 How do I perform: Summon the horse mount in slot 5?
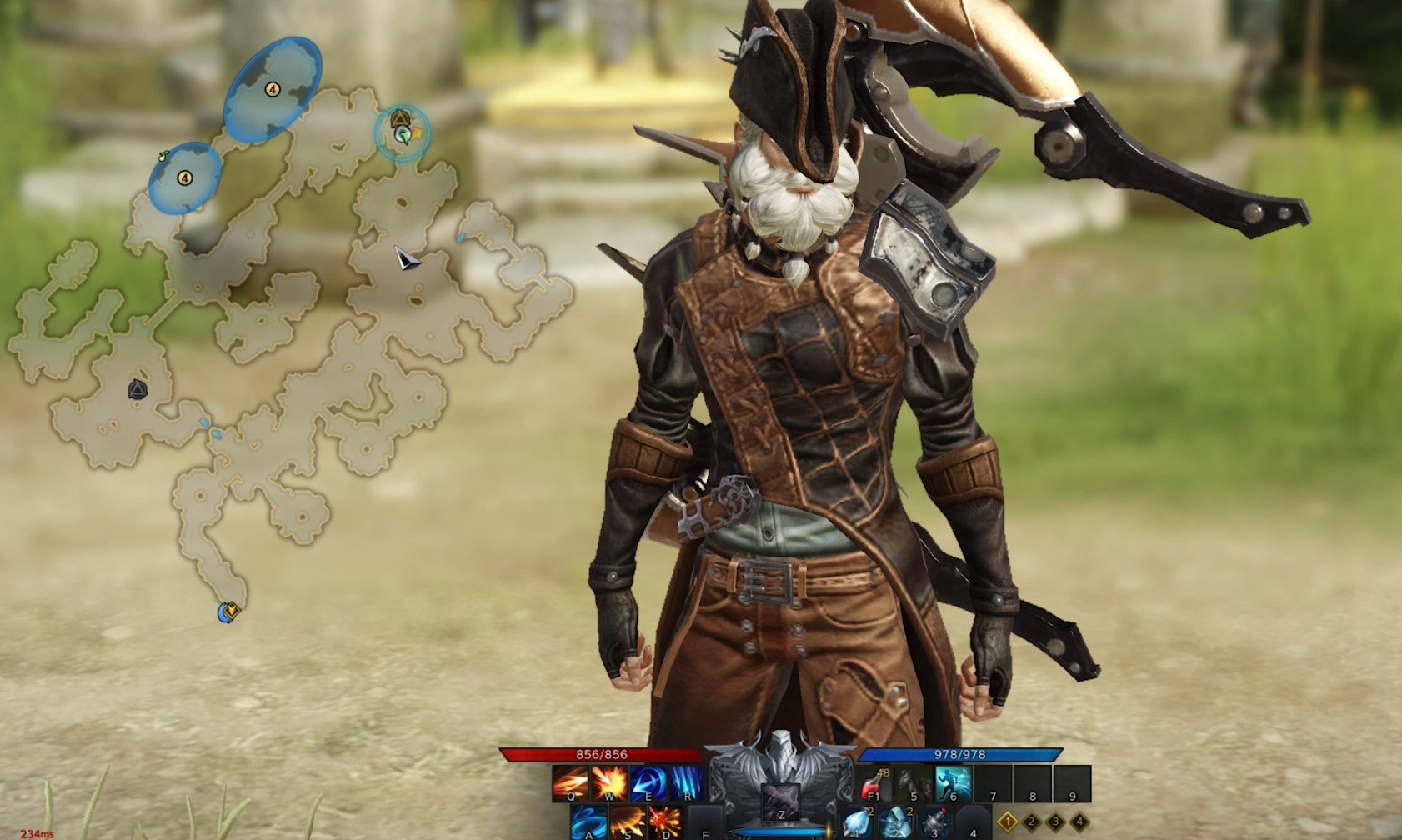point(914,783)
